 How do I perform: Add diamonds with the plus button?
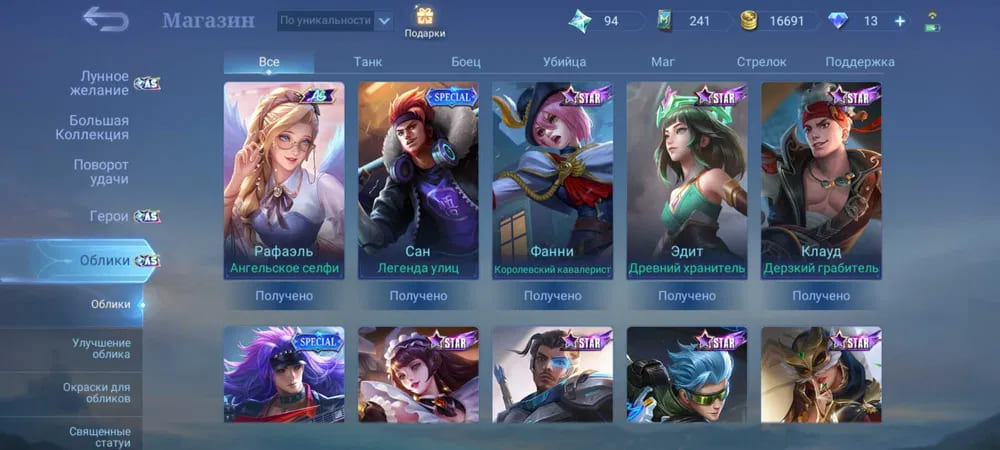900,21
